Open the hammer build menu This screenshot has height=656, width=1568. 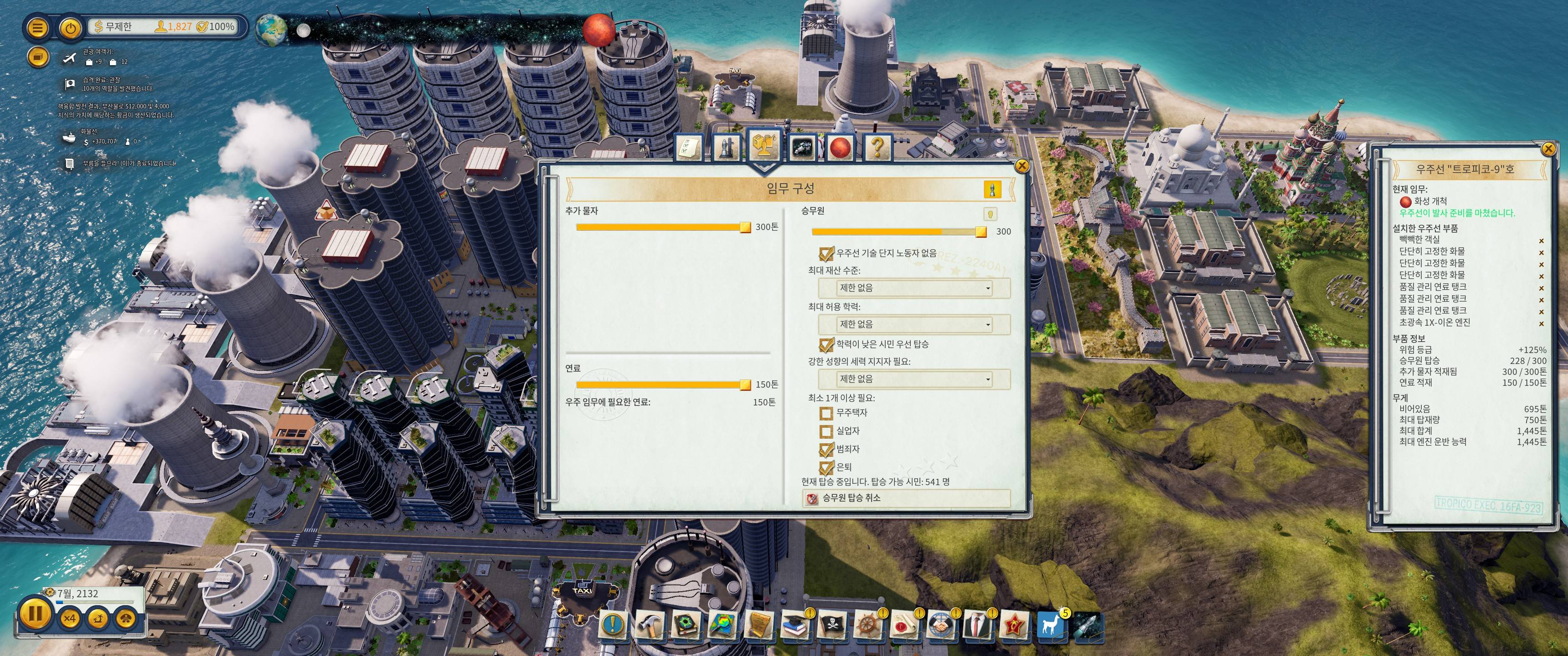(650, 625)
